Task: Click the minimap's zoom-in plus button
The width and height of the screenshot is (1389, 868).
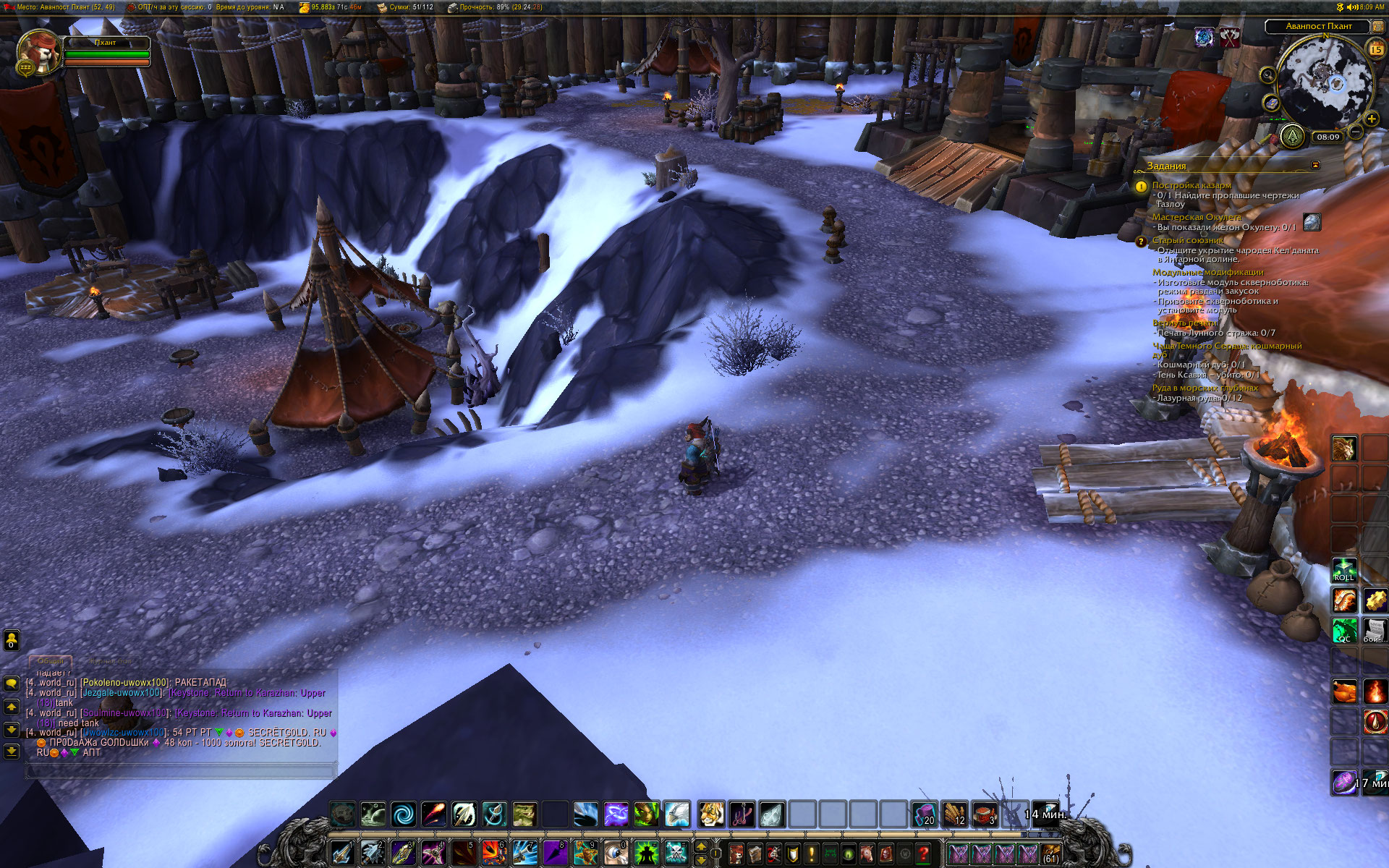Action: 1371,119
